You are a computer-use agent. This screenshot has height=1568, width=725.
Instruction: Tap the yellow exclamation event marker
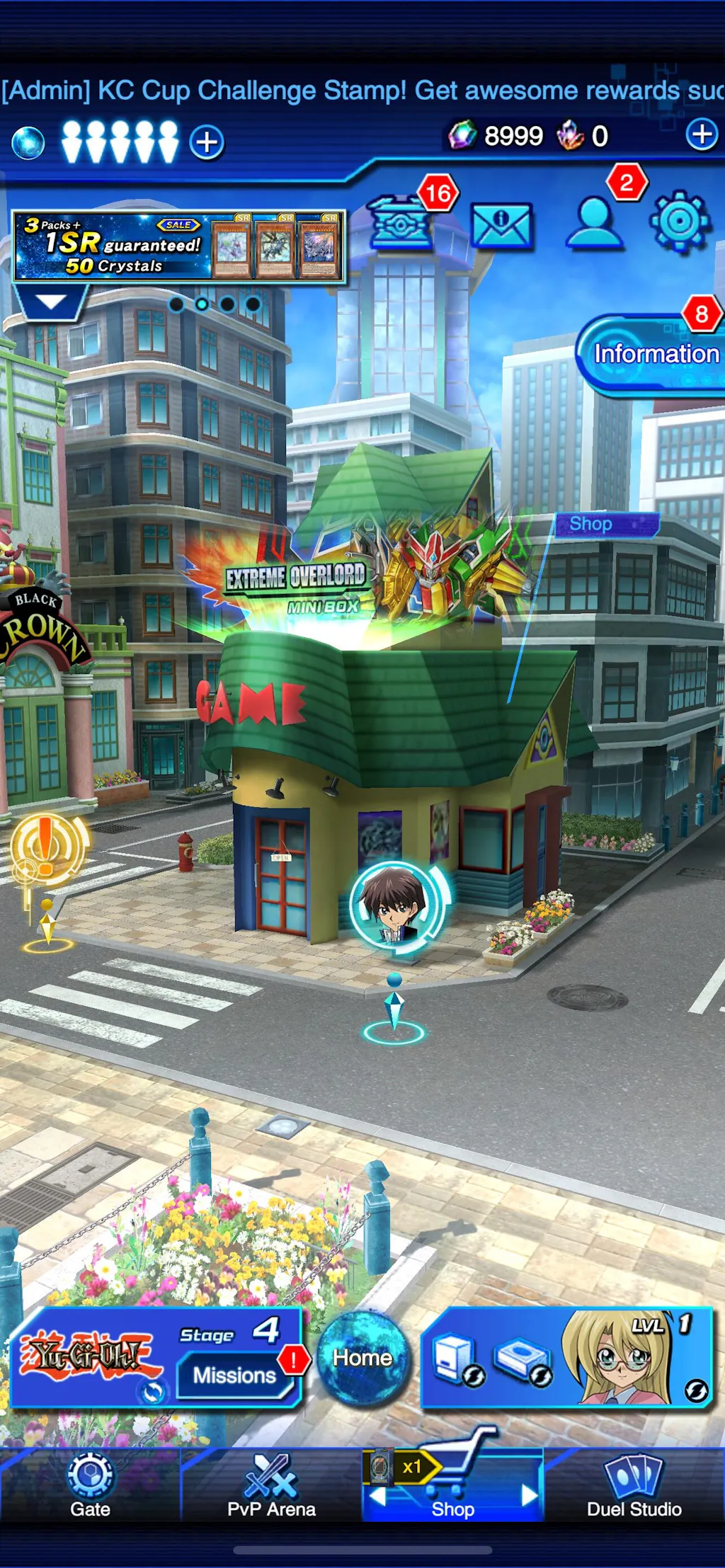pos(46,846)
